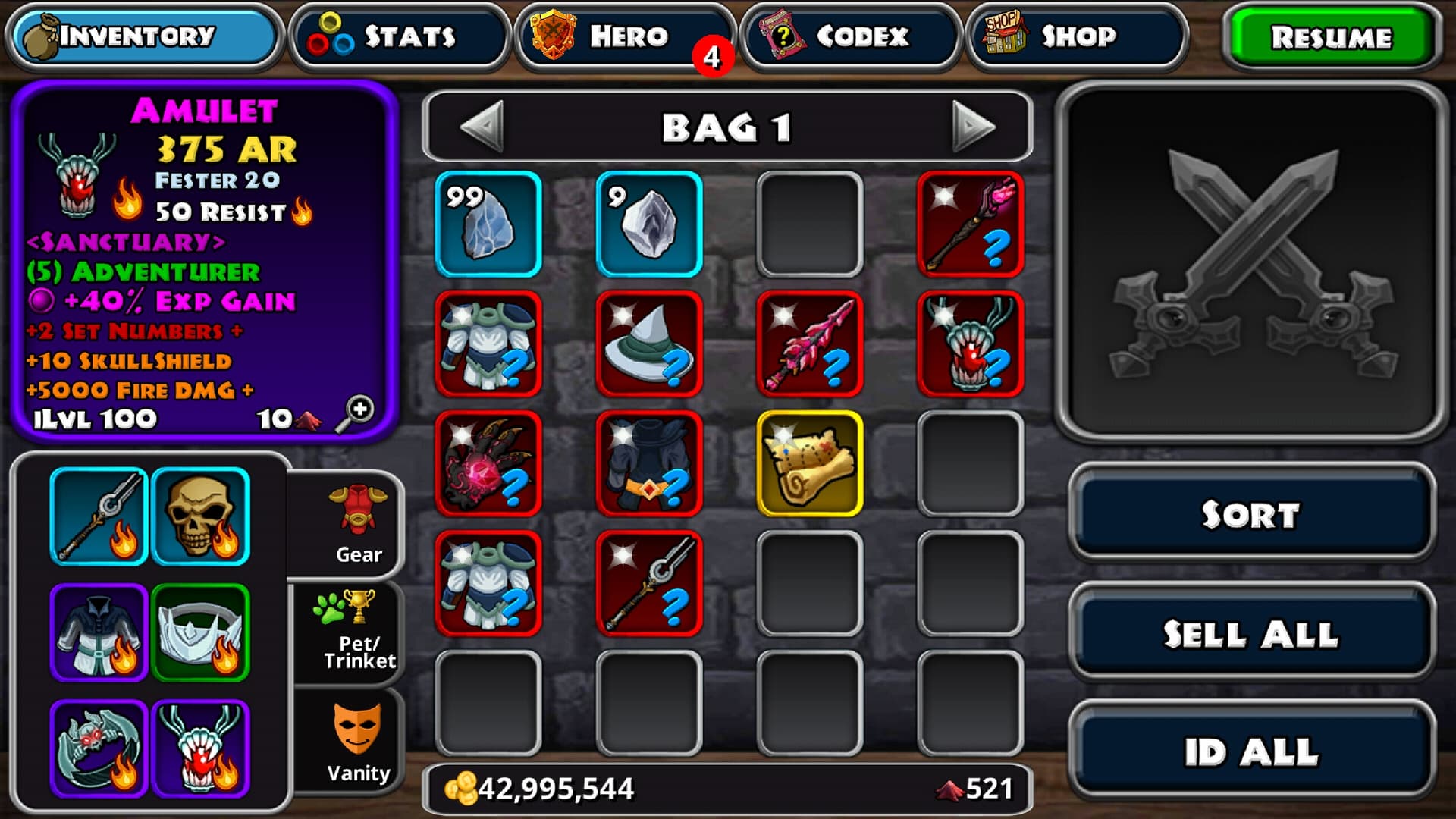The height and width of the screenshot is (819, 1456).
Task: Resume the game
Action: (1332, 36)
